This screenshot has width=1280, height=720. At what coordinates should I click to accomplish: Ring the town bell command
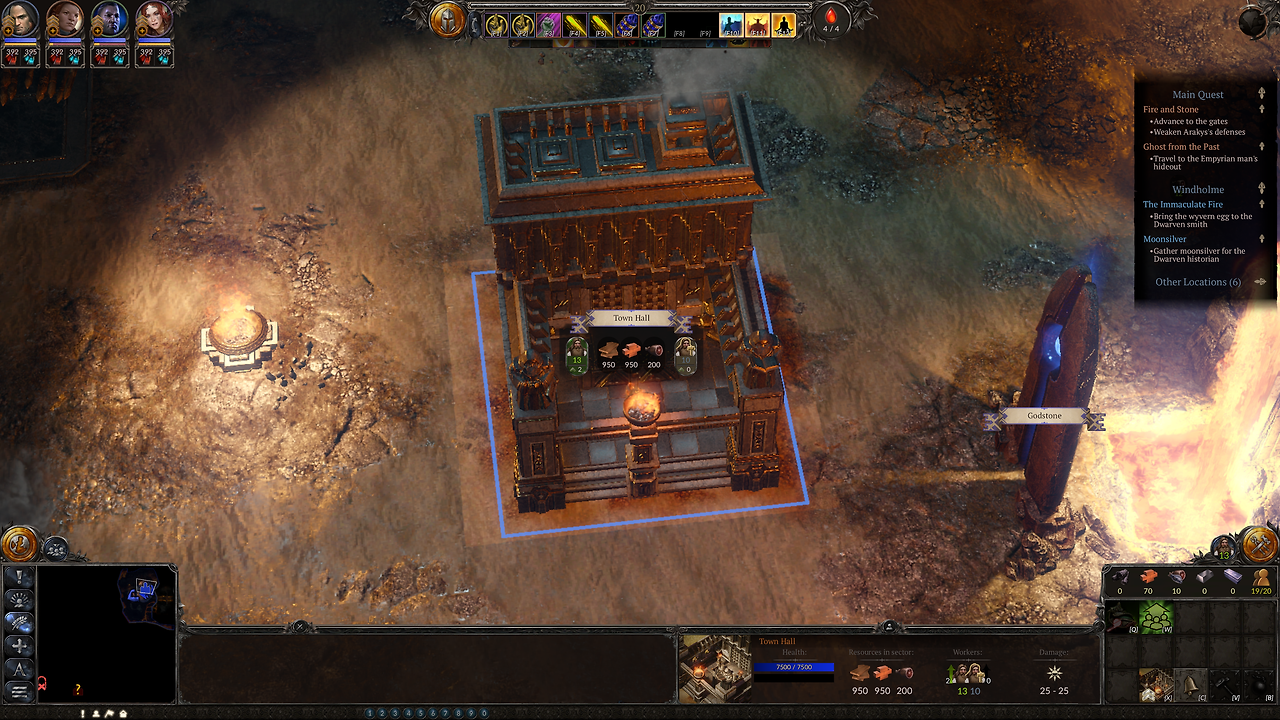point(1190,685)
